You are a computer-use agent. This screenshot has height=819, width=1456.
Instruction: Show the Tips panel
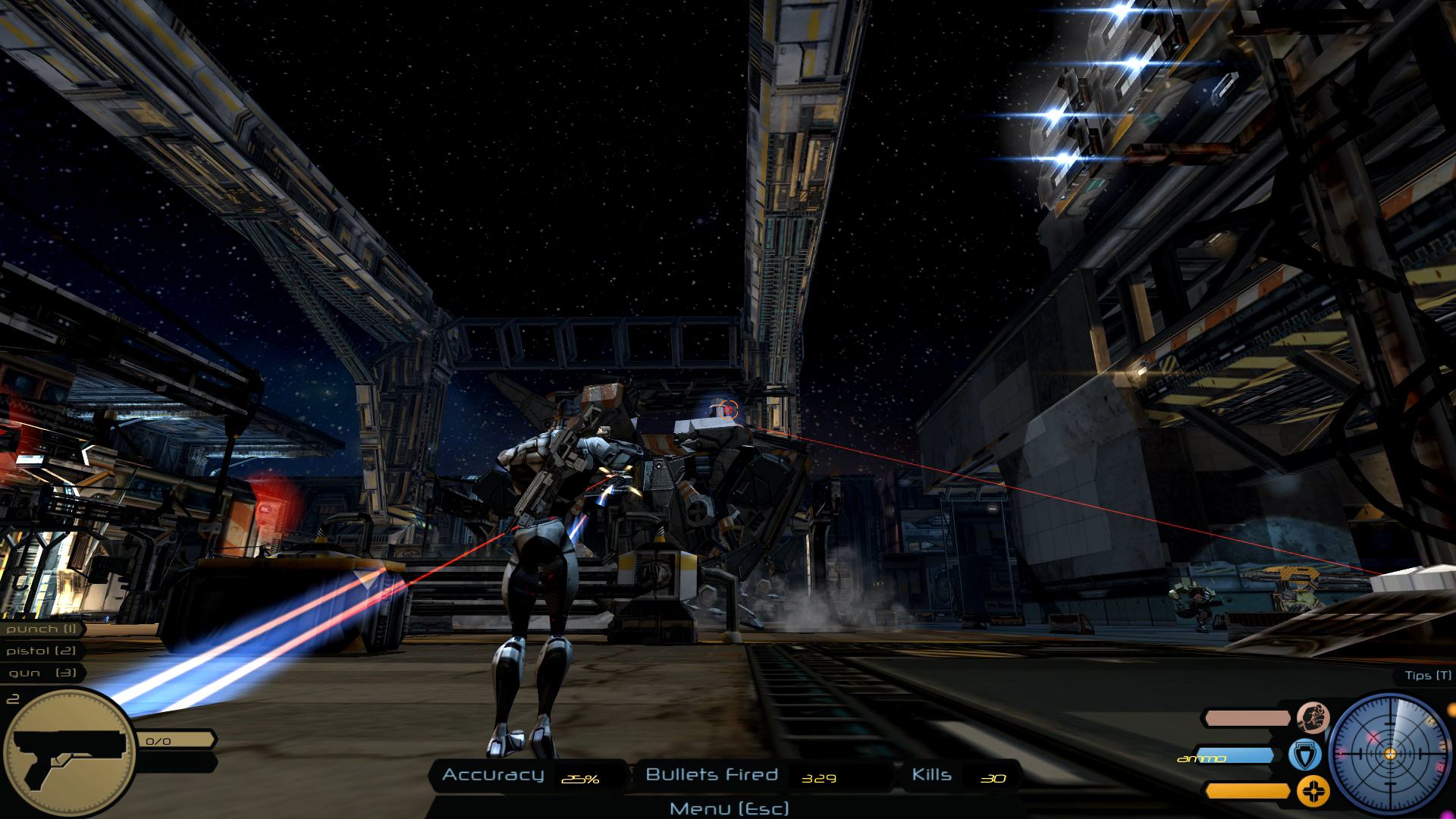click(x=1428, y=675)
